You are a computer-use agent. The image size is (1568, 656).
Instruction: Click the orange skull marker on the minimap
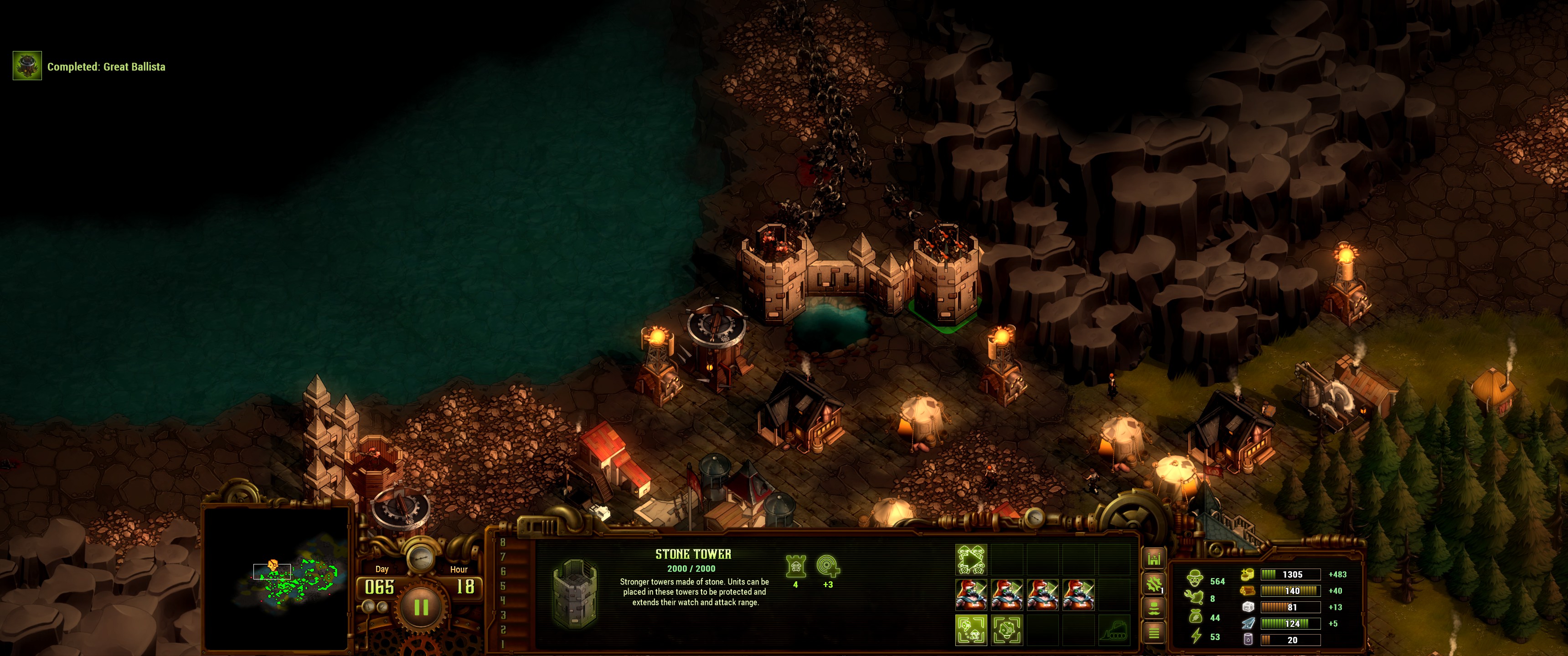click(x=272, y=565)
